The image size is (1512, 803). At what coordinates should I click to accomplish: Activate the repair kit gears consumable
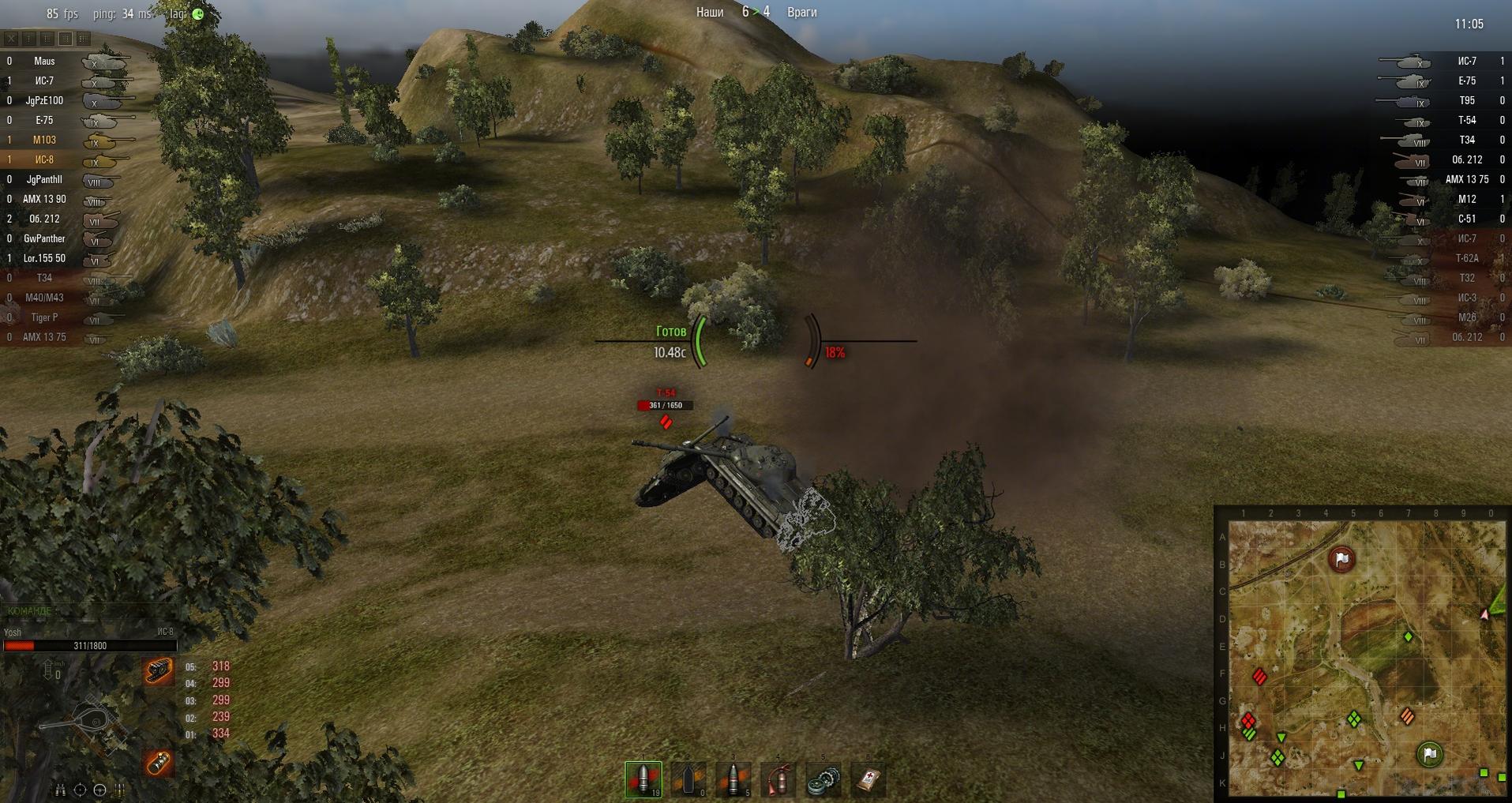824,780
